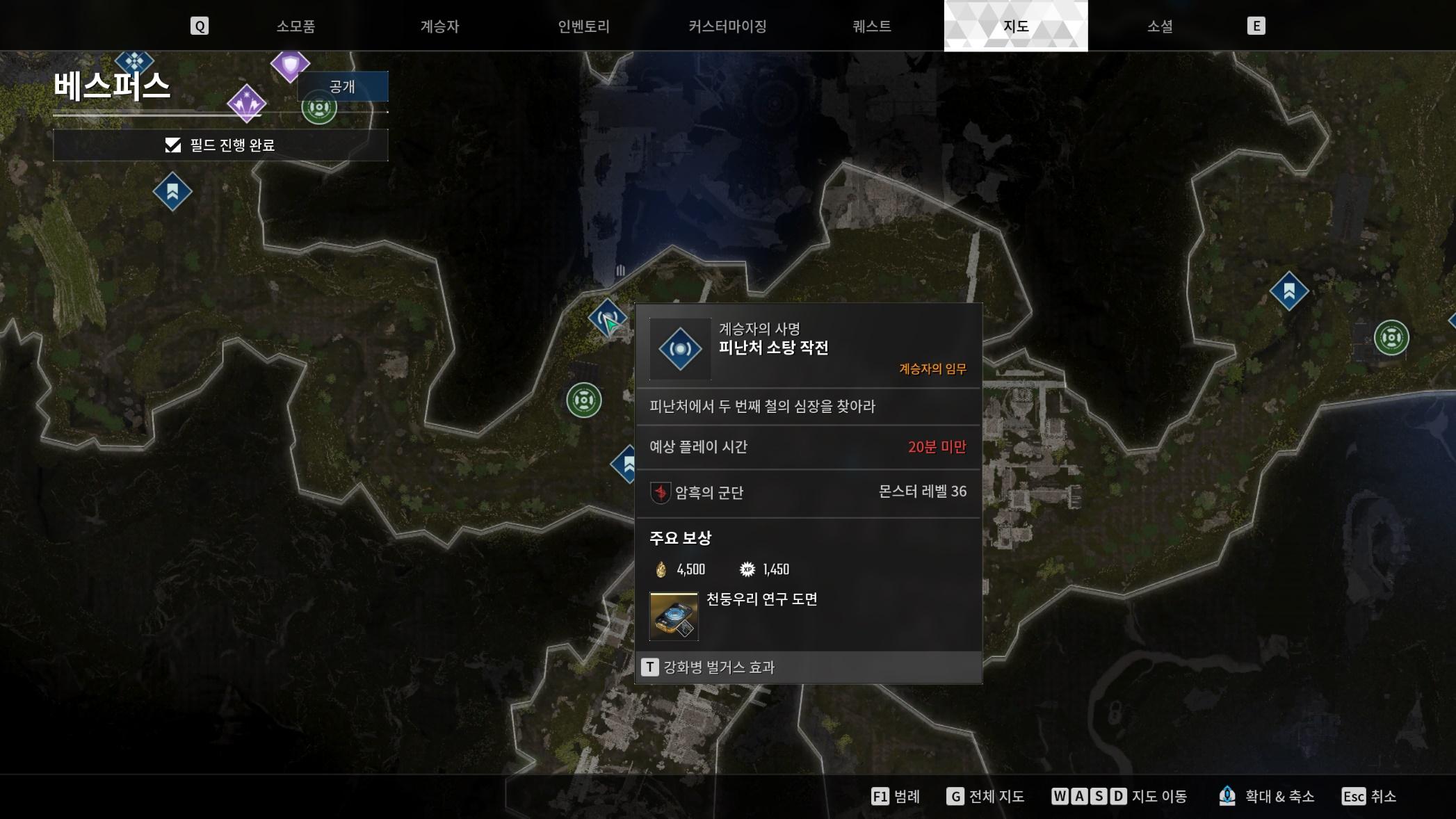
Task: Open the 인벤토리 inventory tab
Action: click(583, 26)
